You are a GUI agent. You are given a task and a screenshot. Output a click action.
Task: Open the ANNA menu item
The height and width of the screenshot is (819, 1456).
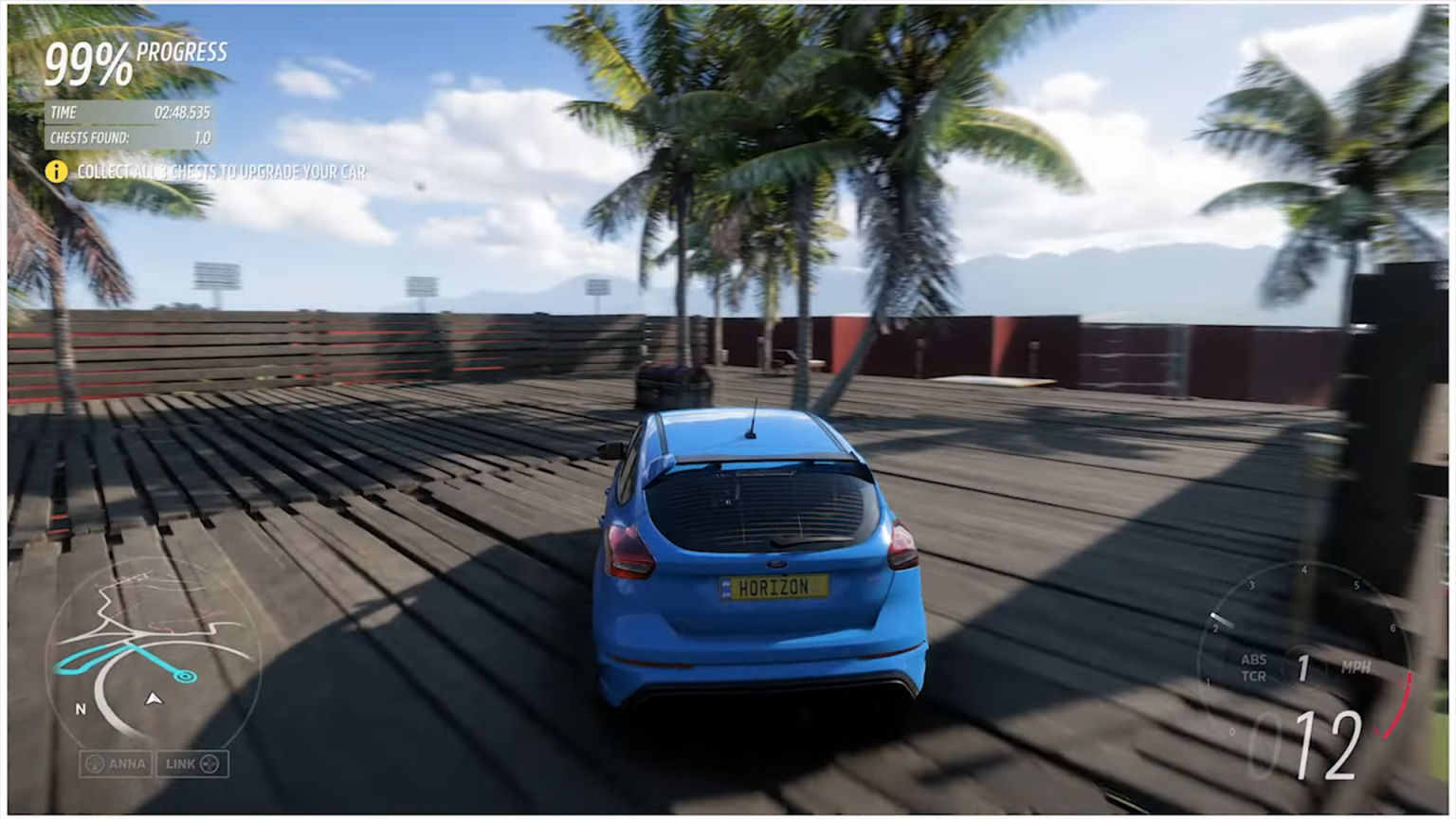[x=114, y=764]
